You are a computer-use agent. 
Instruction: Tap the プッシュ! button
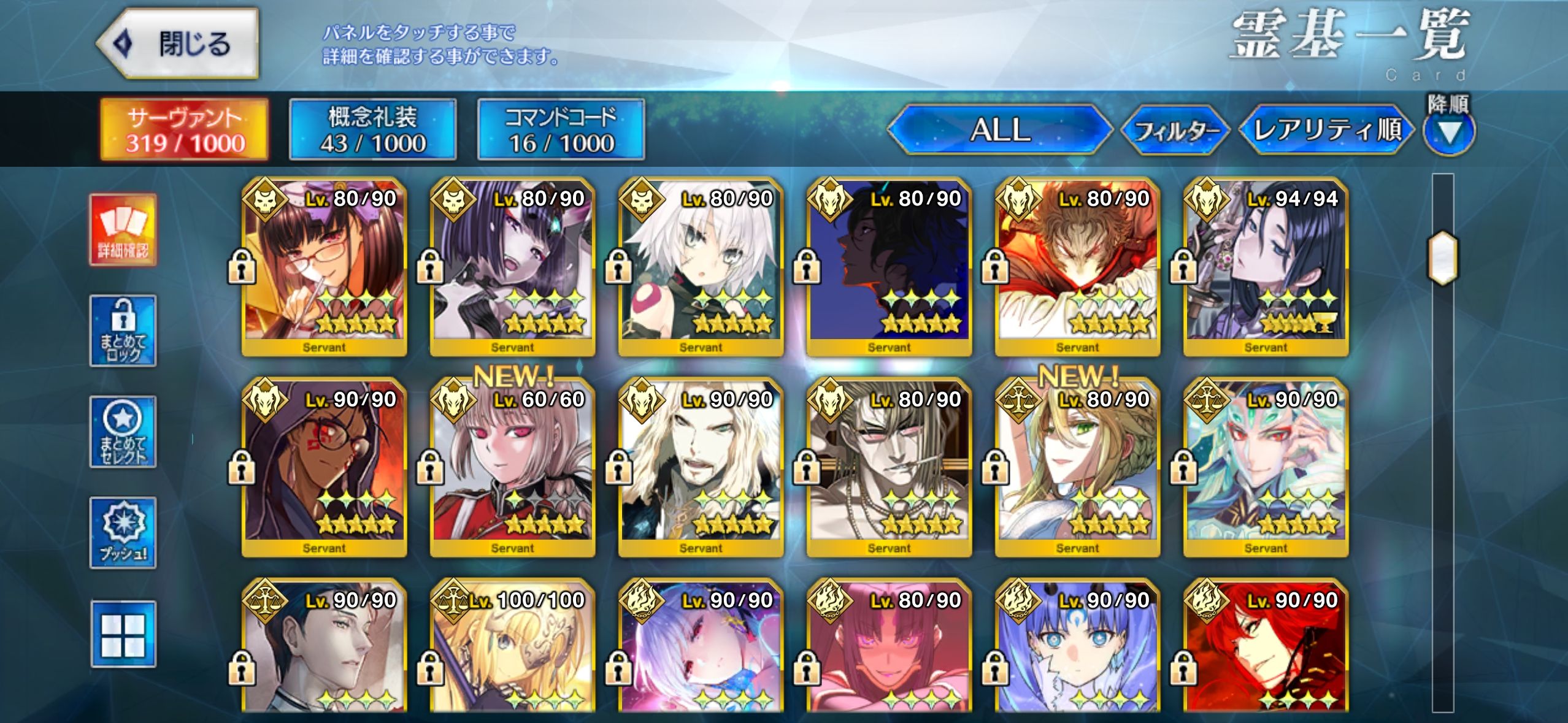coord(123,532)
